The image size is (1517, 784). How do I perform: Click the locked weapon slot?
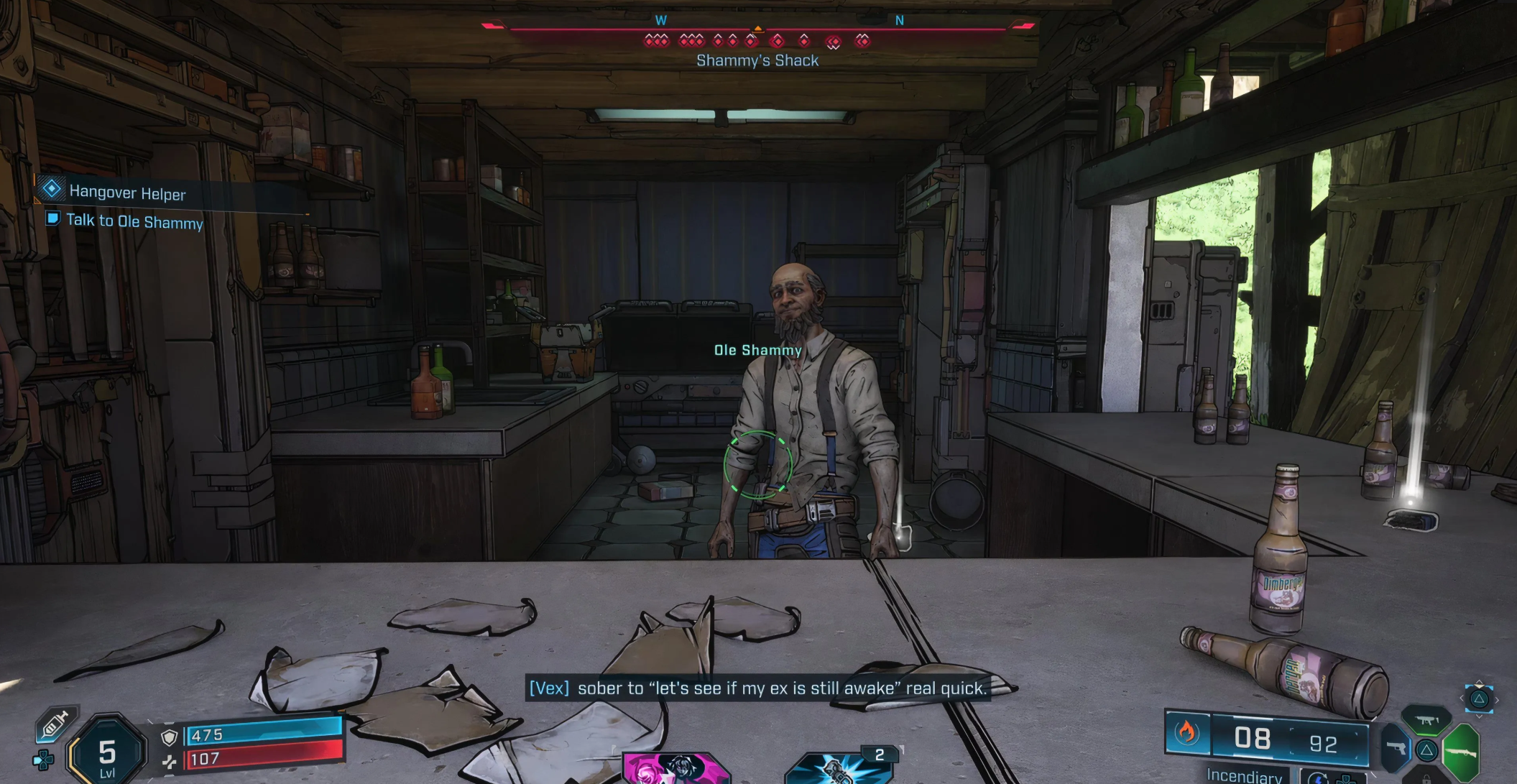tap(1426, 778)
